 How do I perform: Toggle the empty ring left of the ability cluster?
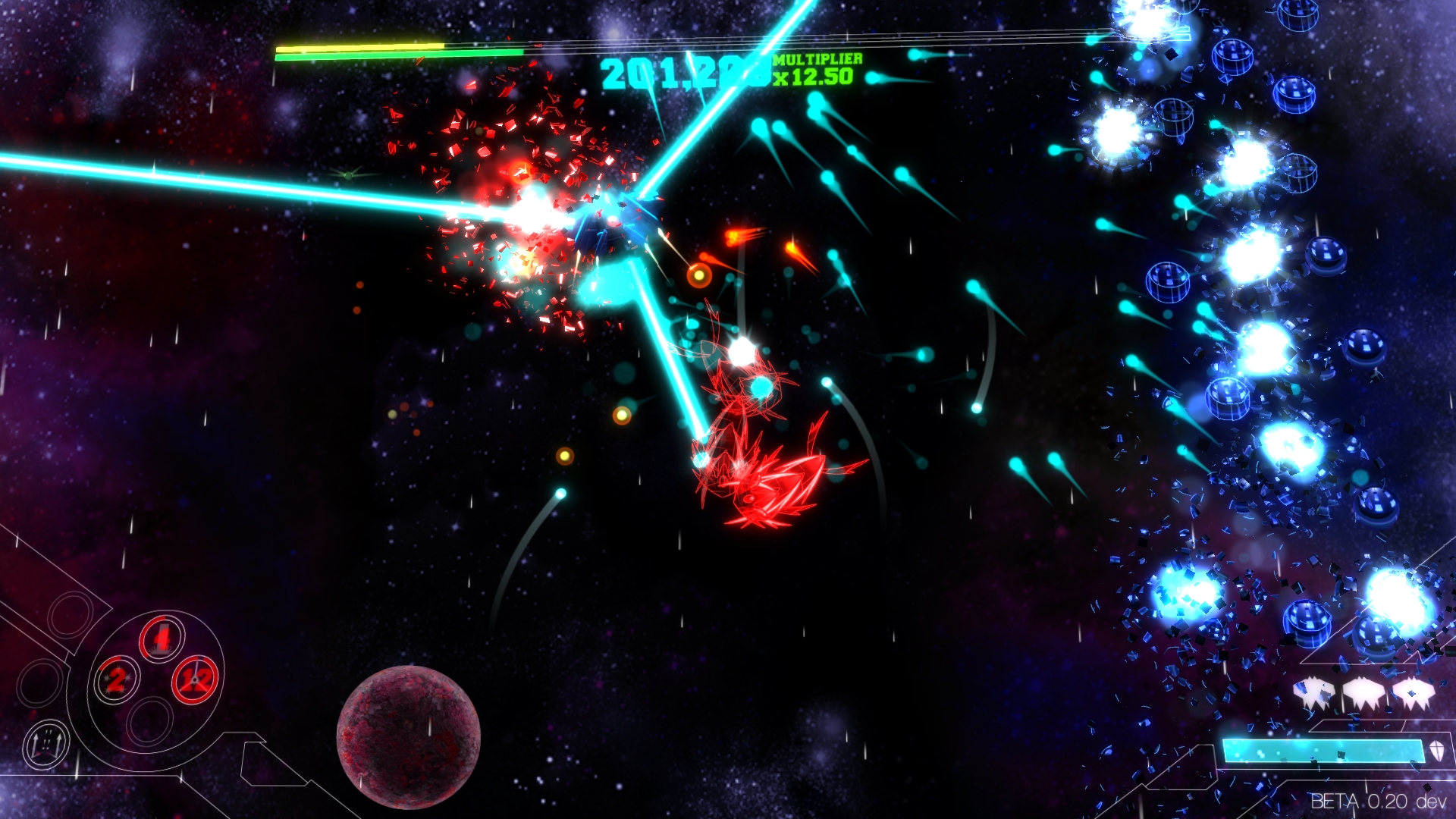pos(39,682)
